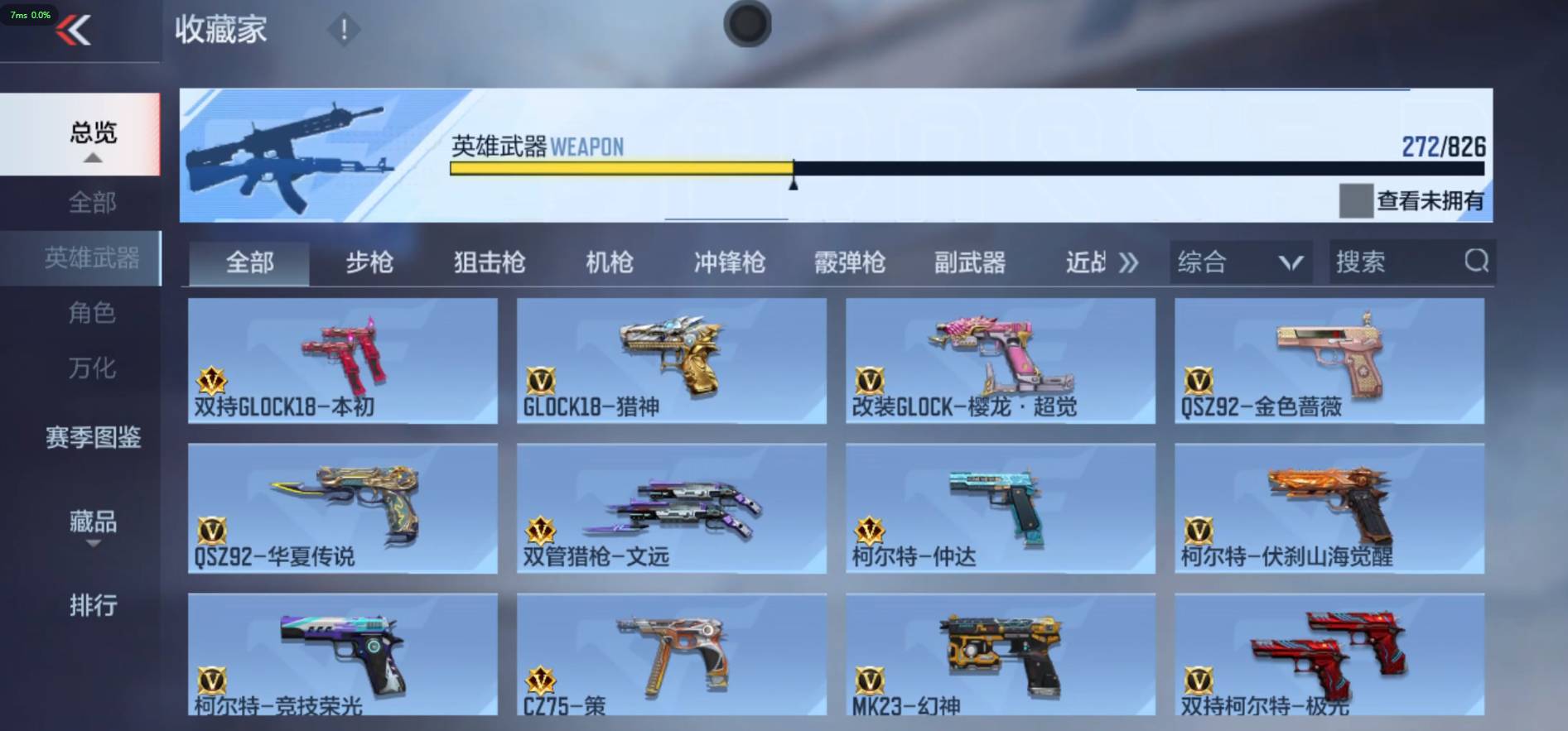Select 排行 in the left sidebar
Viewport: 1568px width, 731px height.
(92, 607)
